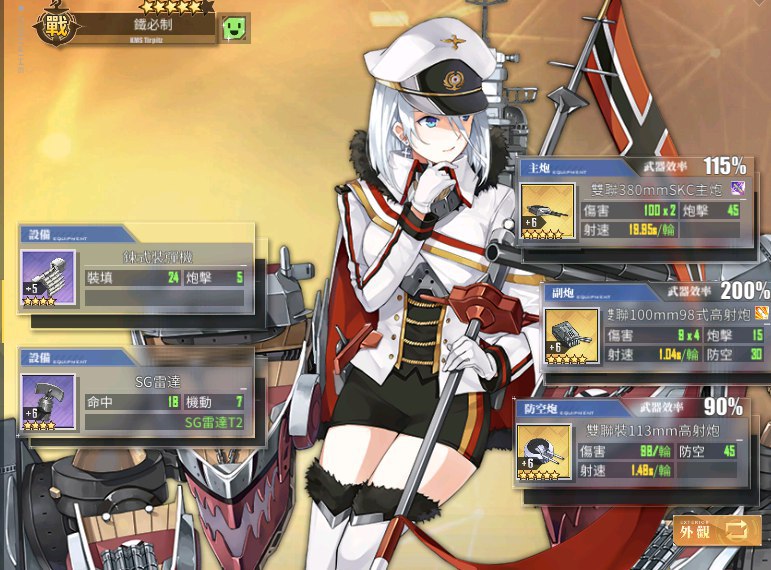The height and width of the screenshot is (570, 771).
Task: Select the 雙聯100mm98式 secondary gun slot
Action: (x=571, y=335)
